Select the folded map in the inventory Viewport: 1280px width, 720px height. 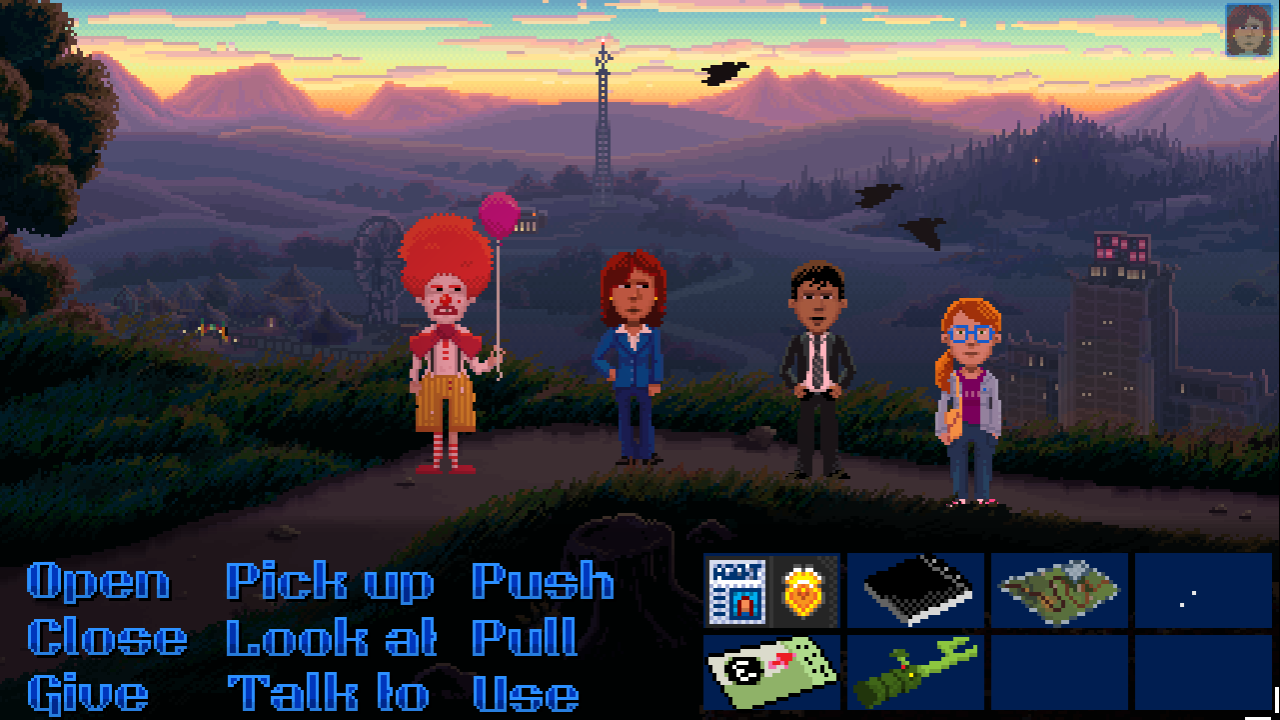[1059, 590]
